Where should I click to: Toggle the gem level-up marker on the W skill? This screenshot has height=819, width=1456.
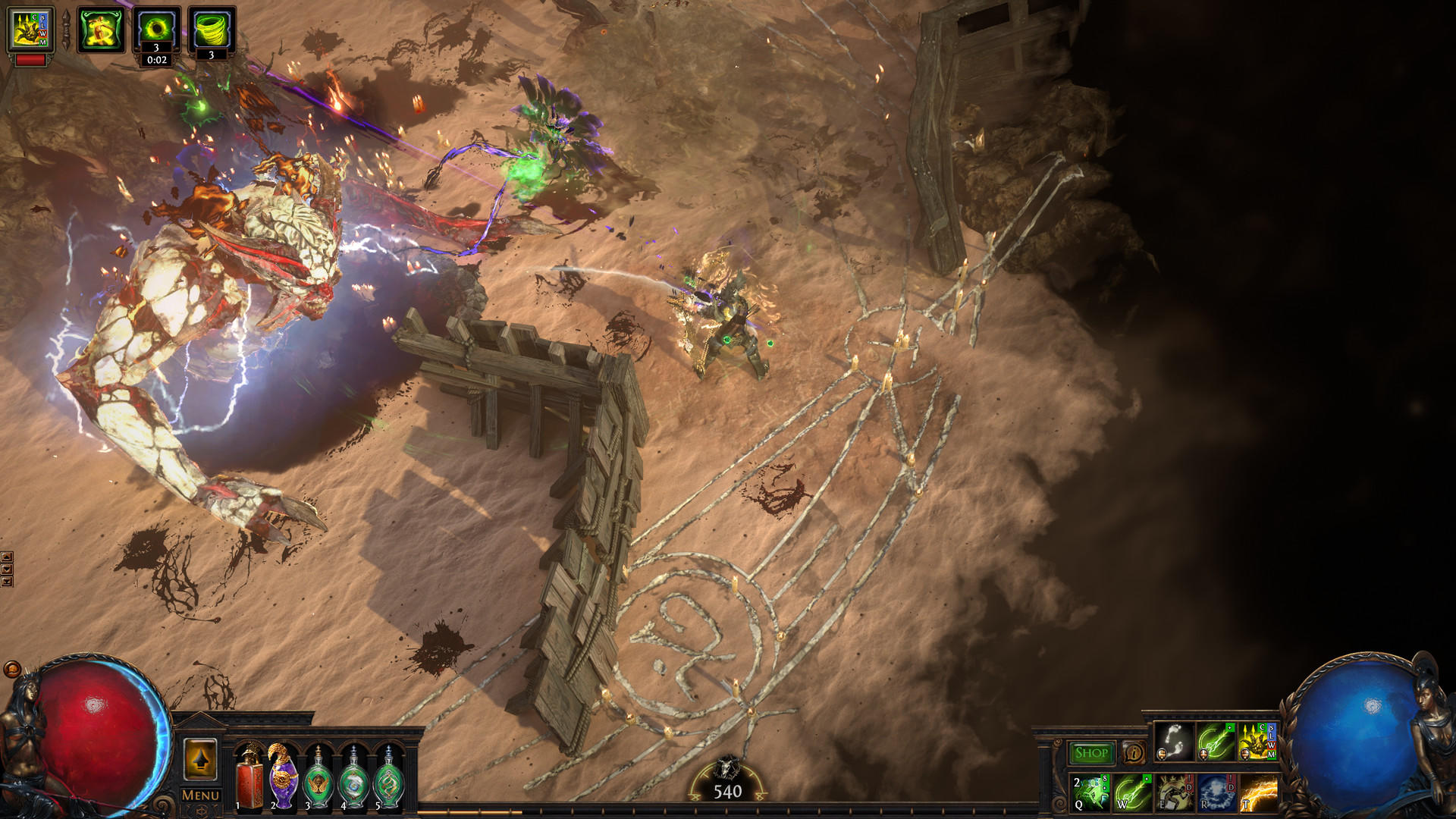[x=1146, y=780]
